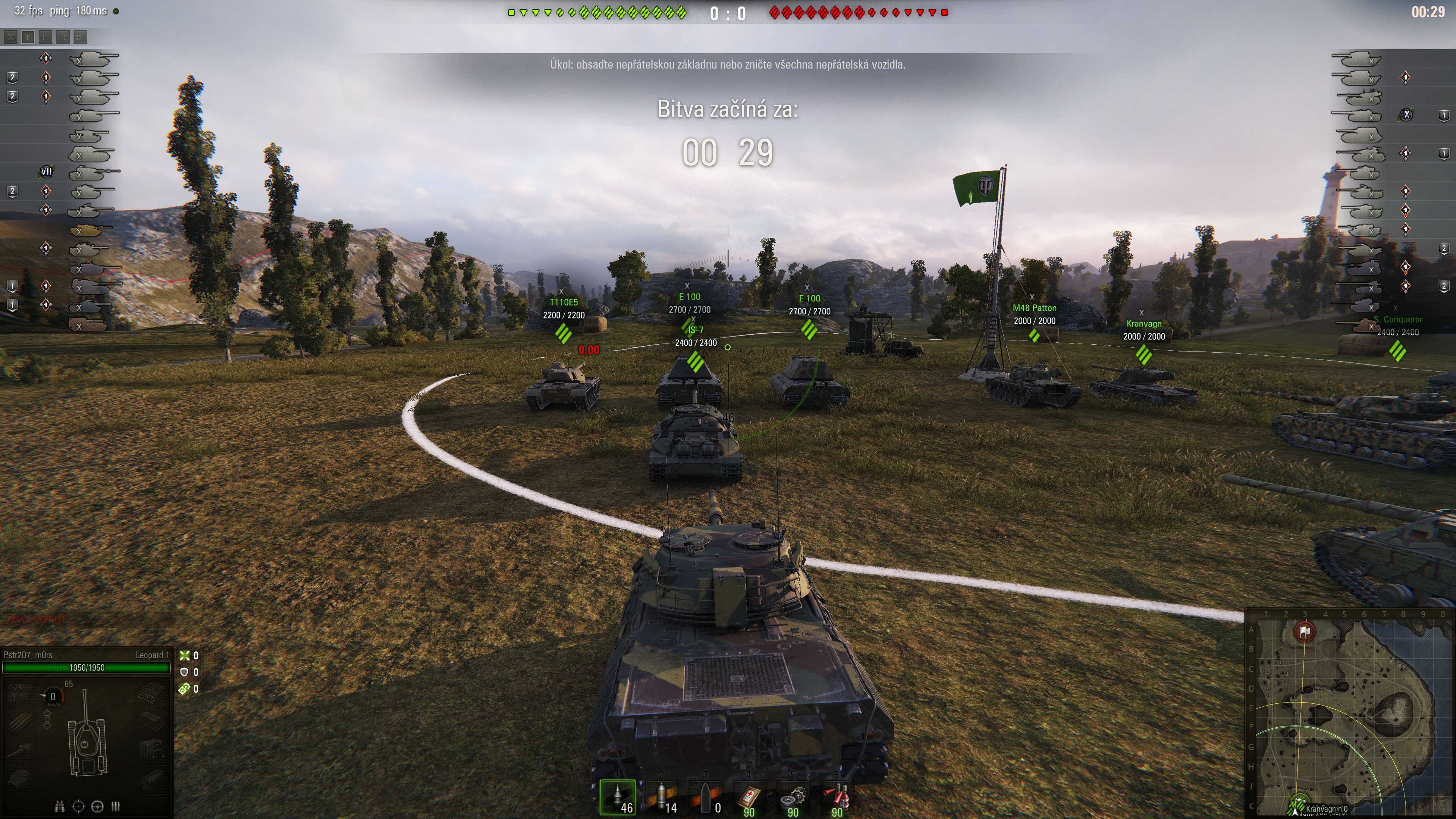Click the base flag marker on the minimap
The image size is (1456, 819).
click(x=1304, y=631)
